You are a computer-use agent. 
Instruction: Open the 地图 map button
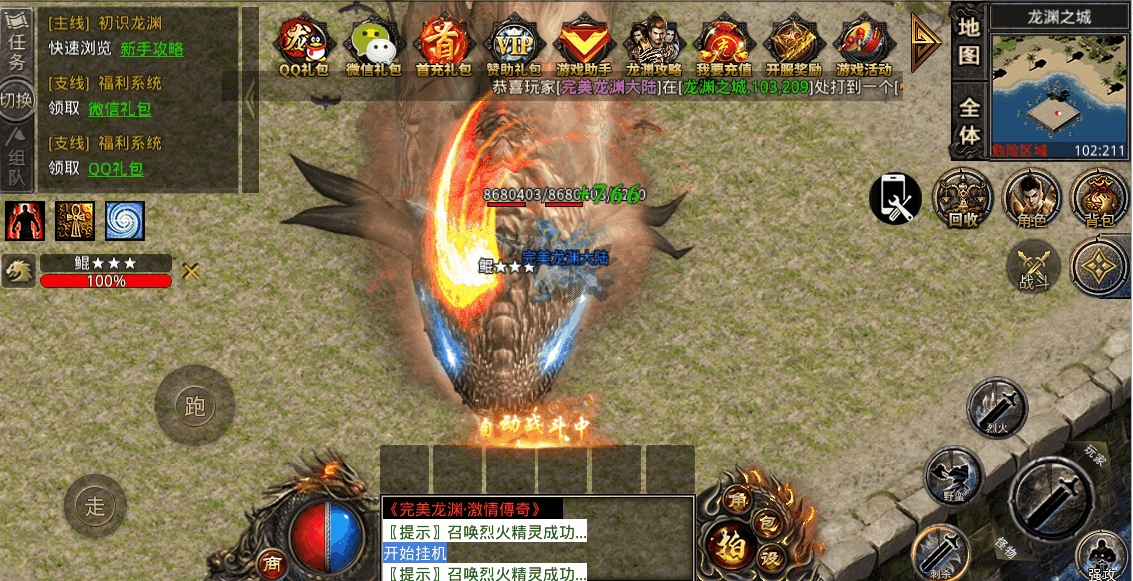[x=968, y=42]
